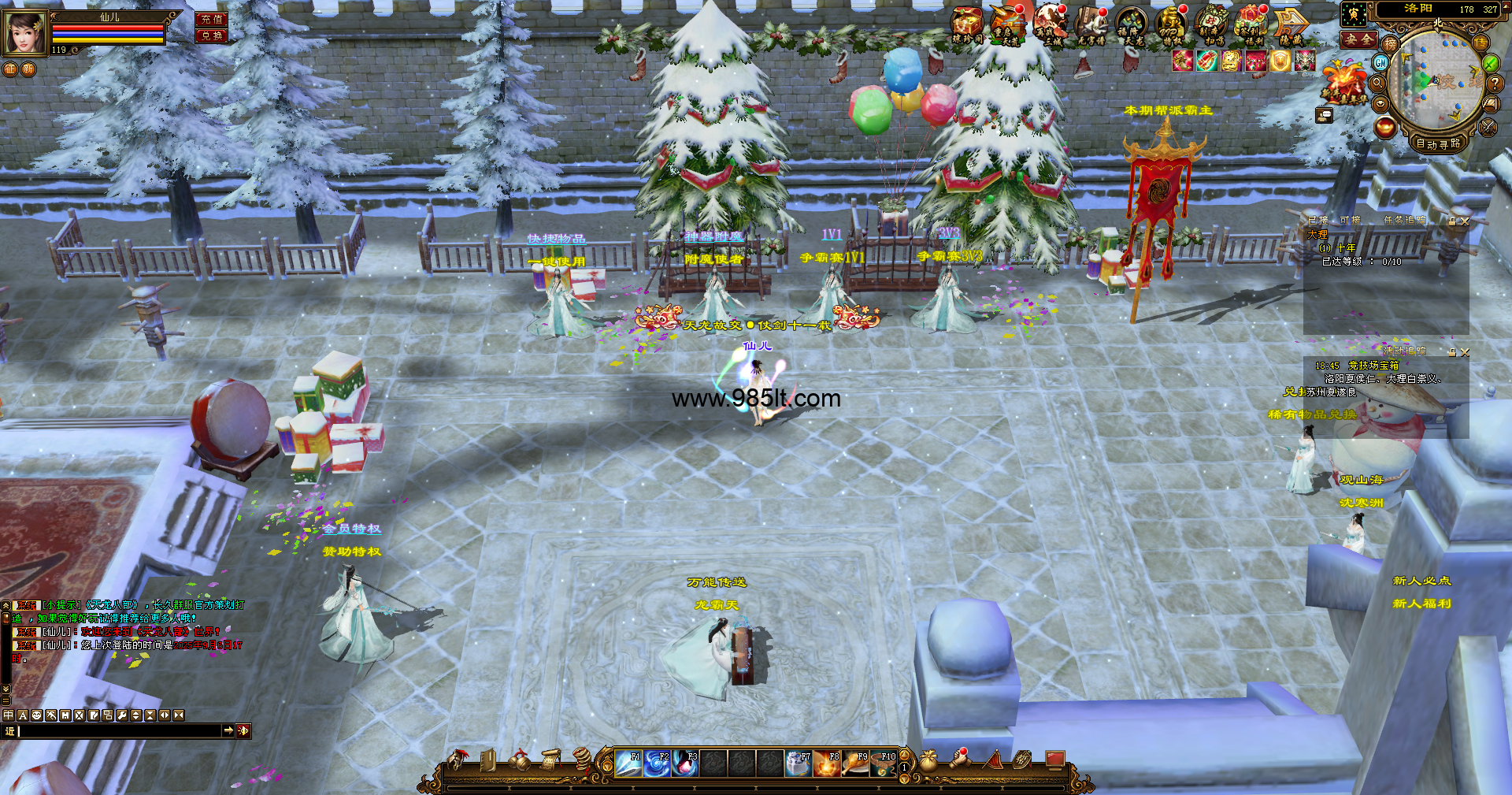Screen dimensions: 1512x795
Task: Open the VIP特权 gold lion icon
Action: (x=1170, y=25)
